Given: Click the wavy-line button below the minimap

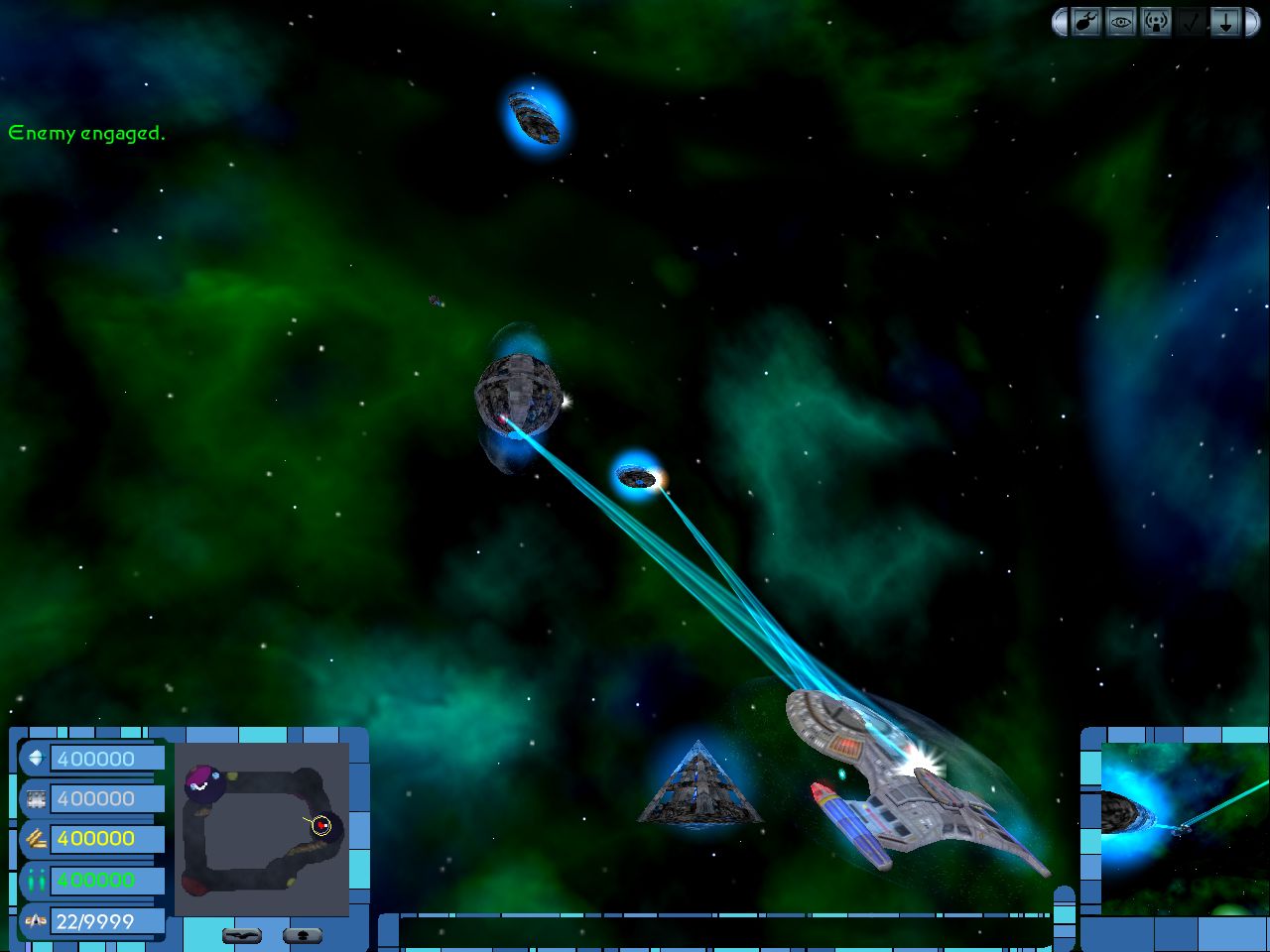Looking at the screenshot, I should point(241,935).
